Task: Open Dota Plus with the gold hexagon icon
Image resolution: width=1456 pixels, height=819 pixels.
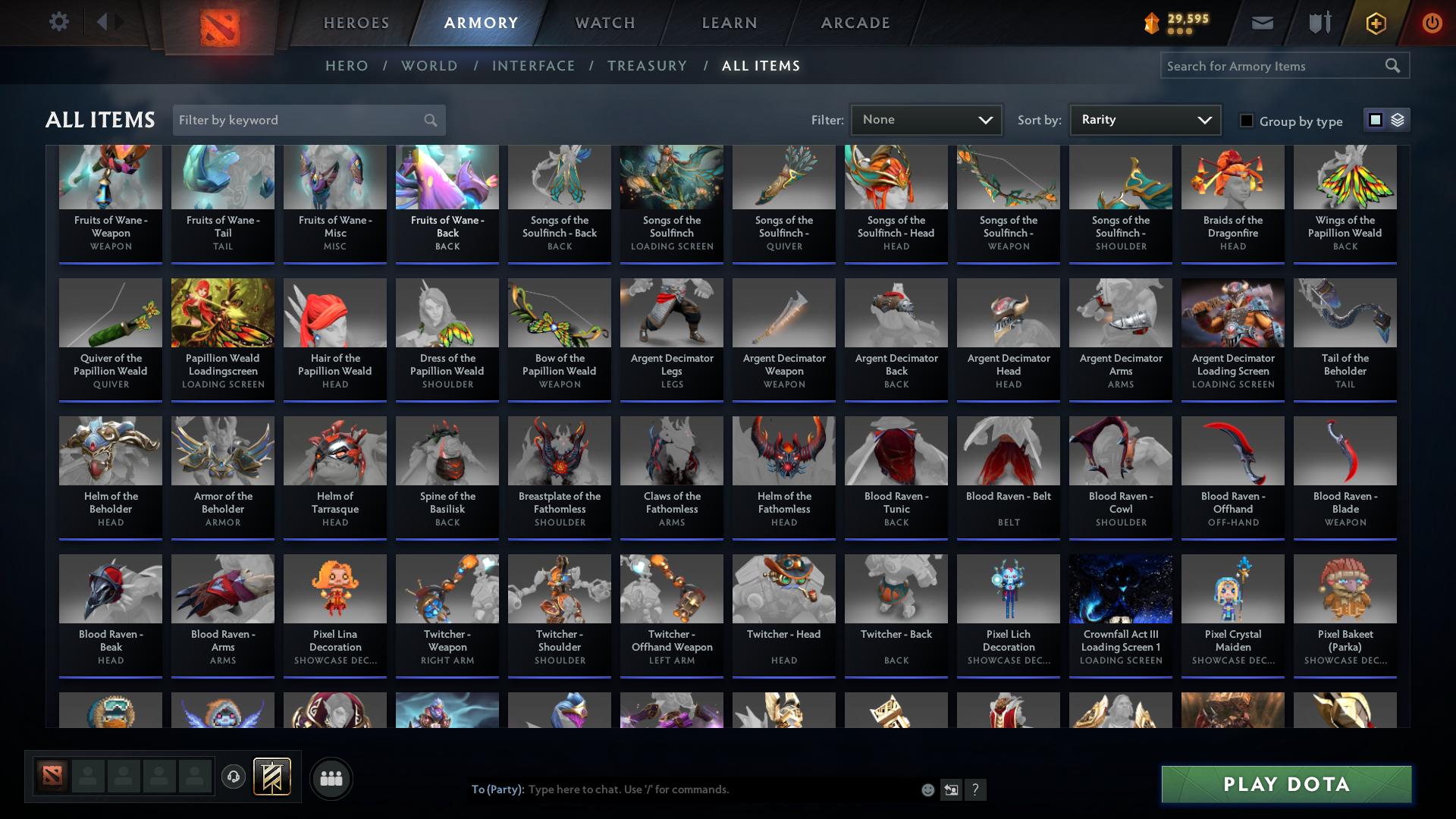Action: point(1375,23)
